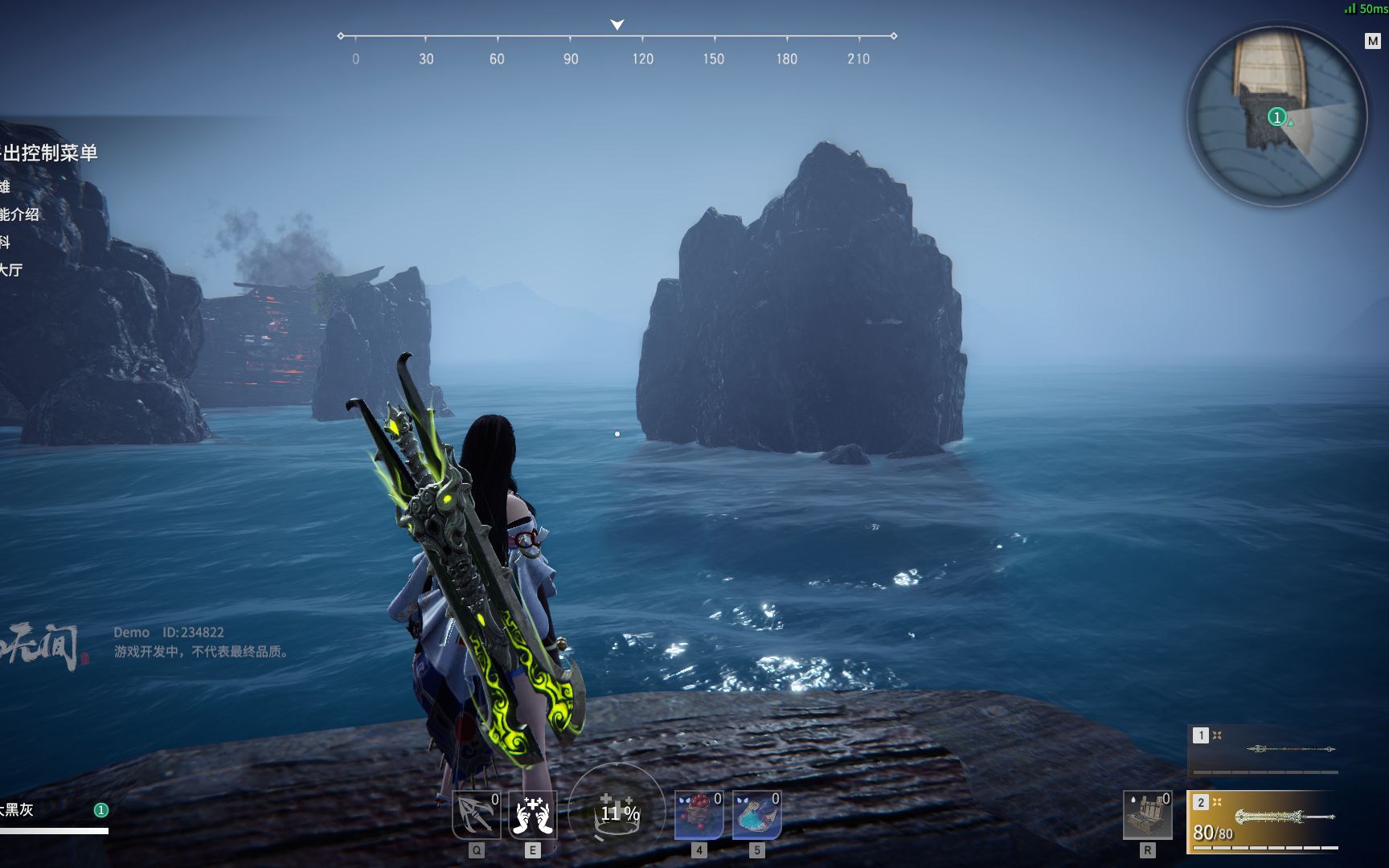Switch to weapon slot 1
Image resolution: width=1389 pixels, height=868 pixels.
[1201, 735]
